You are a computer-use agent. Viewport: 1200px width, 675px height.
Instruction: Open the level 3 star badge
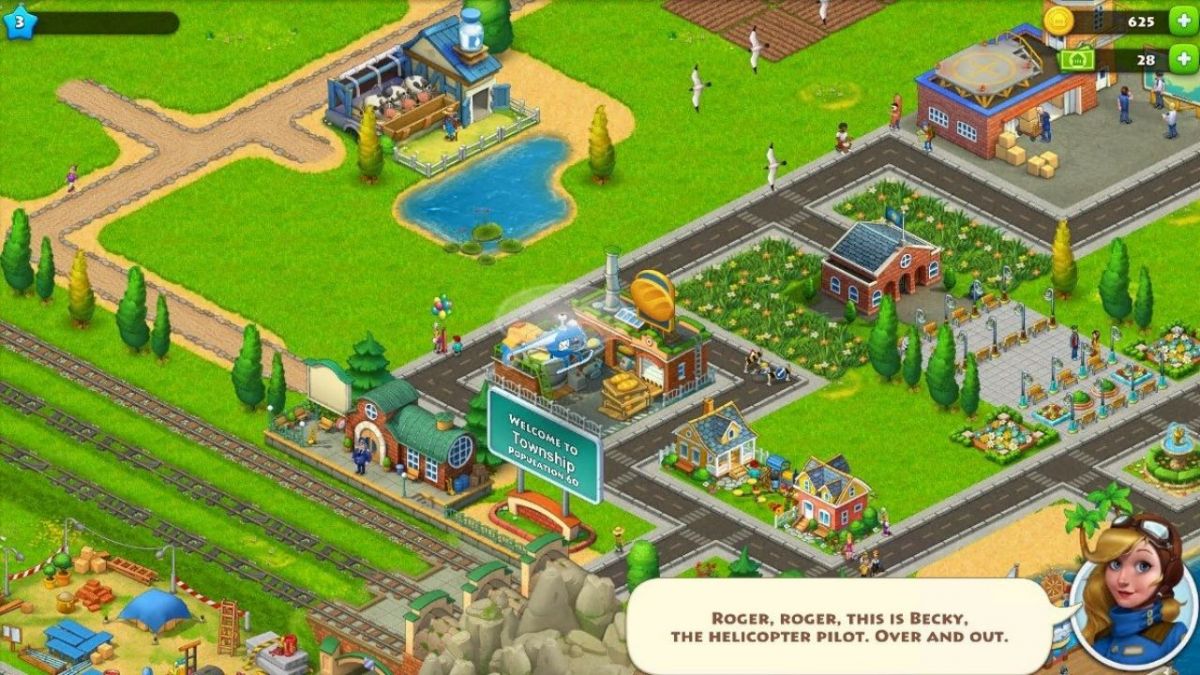click(18, 21)
